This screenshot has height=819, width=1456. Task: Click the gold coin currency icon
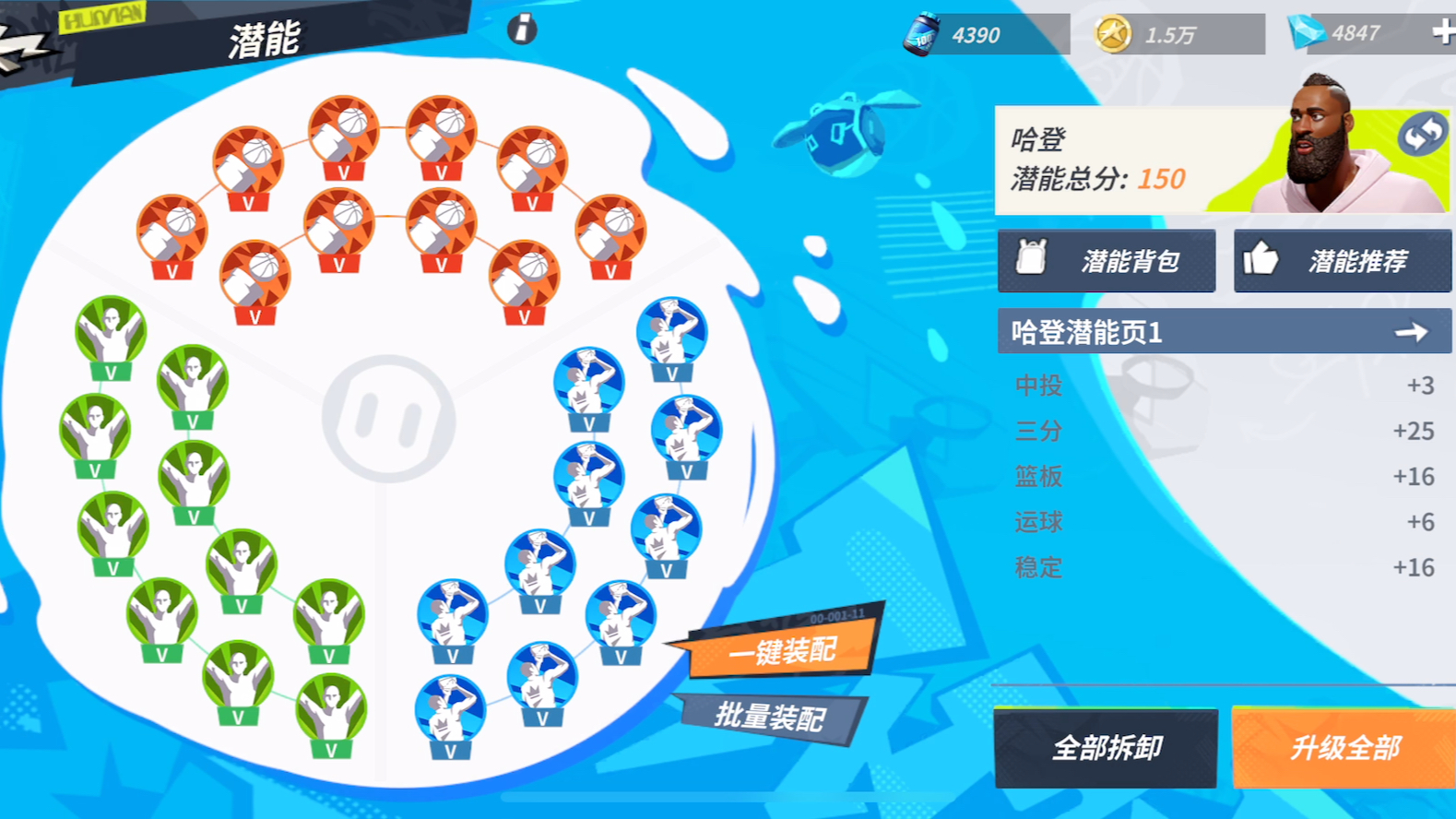tap(1116, 30)
